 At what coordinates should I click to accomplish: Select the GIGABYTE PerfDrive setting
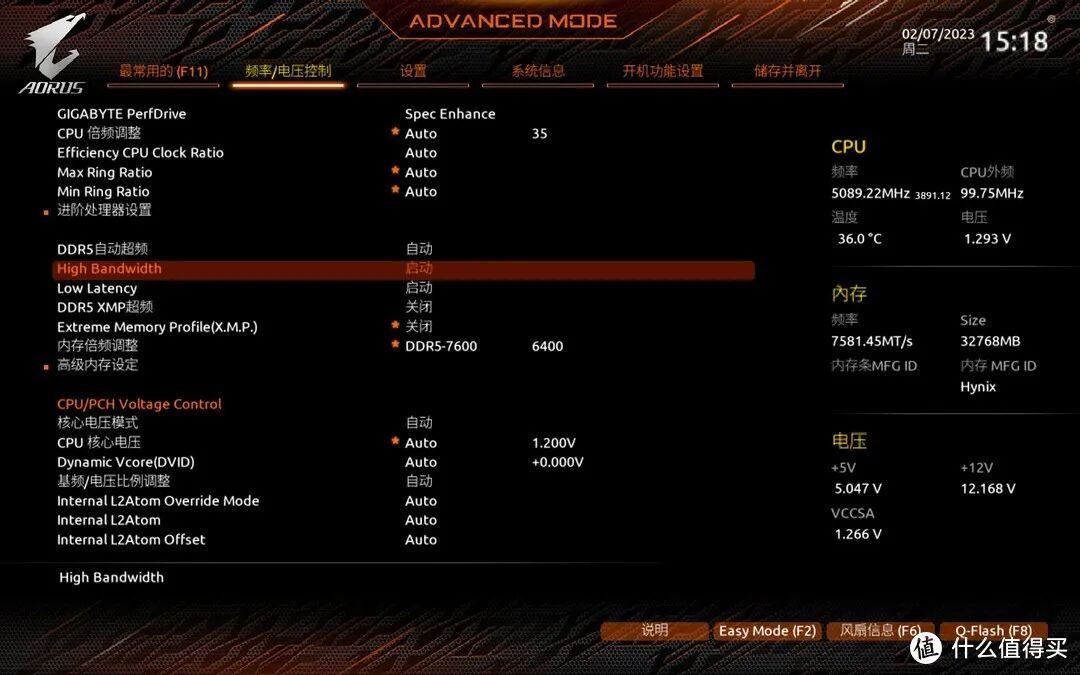(x=122, y=114)
